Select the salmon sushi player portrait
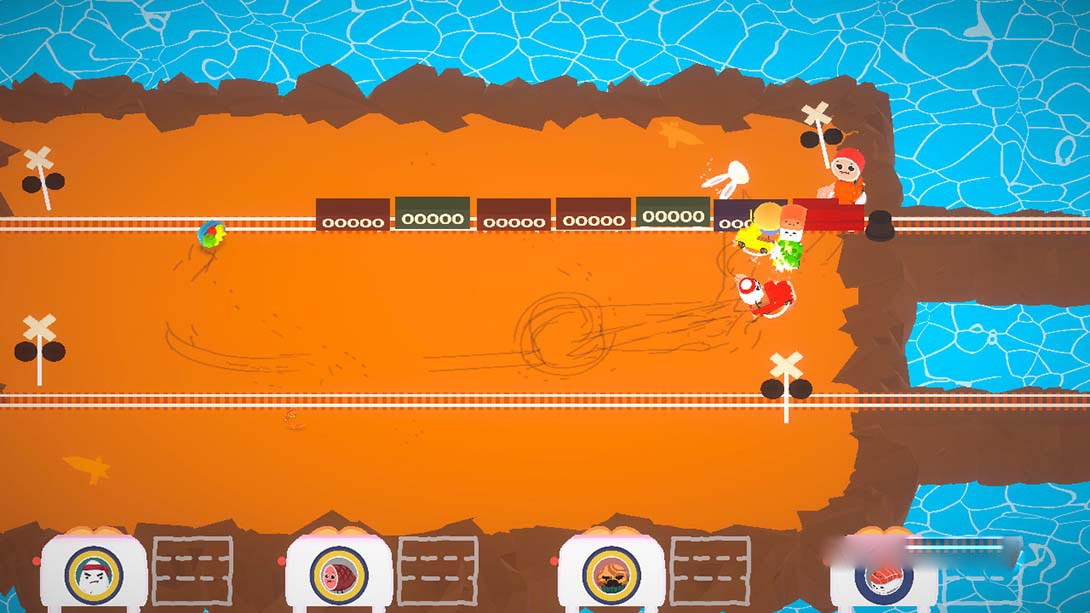1090x613 pixels. coord(884,580)
